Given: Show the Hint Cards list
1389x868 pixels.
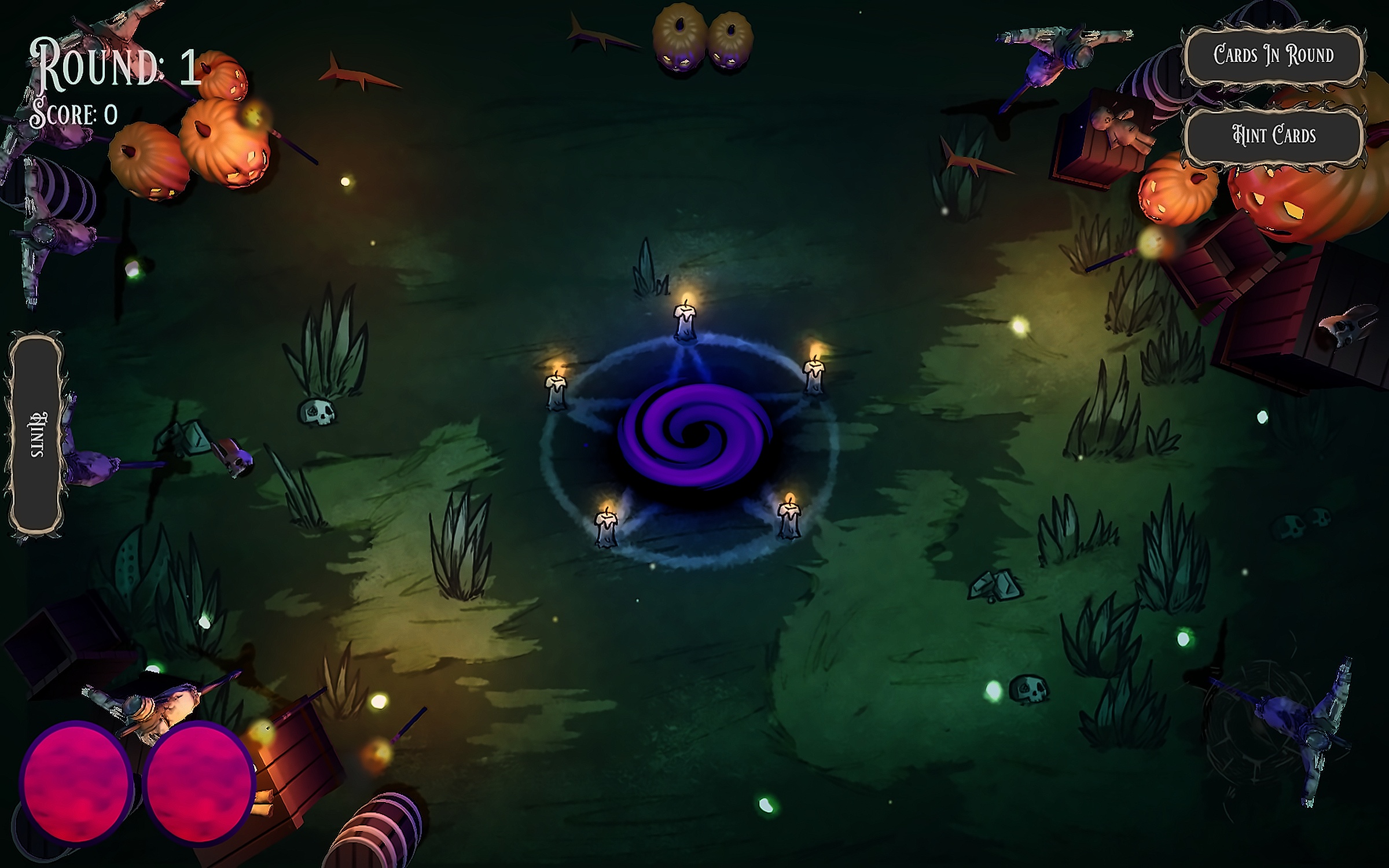Looking at the screenshot, I should (1273, 135).
